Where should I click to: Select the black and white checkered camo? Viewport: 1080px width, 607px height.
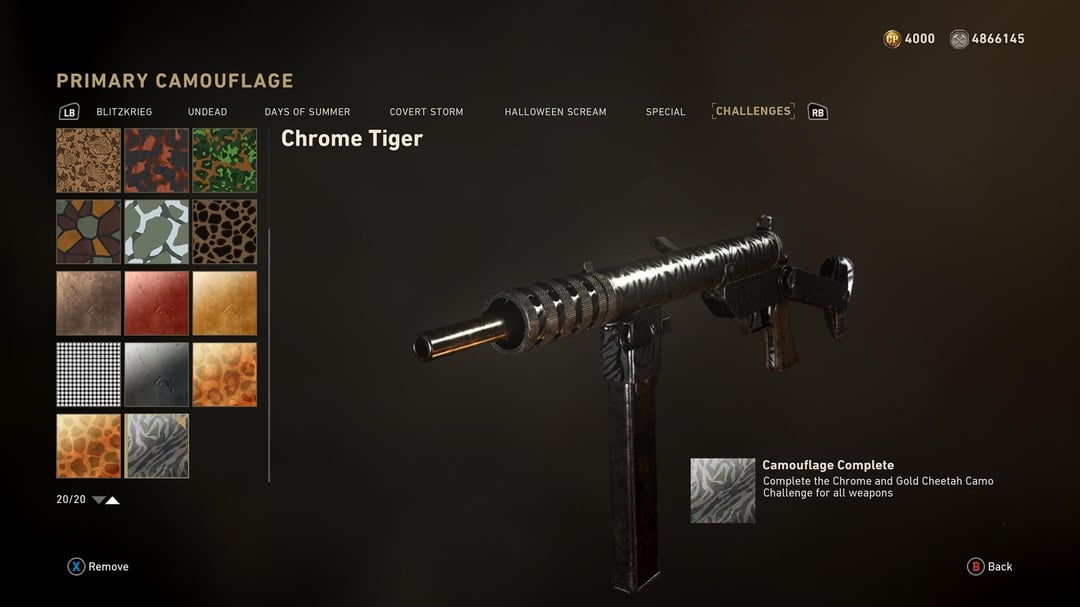tap(88, 375)
